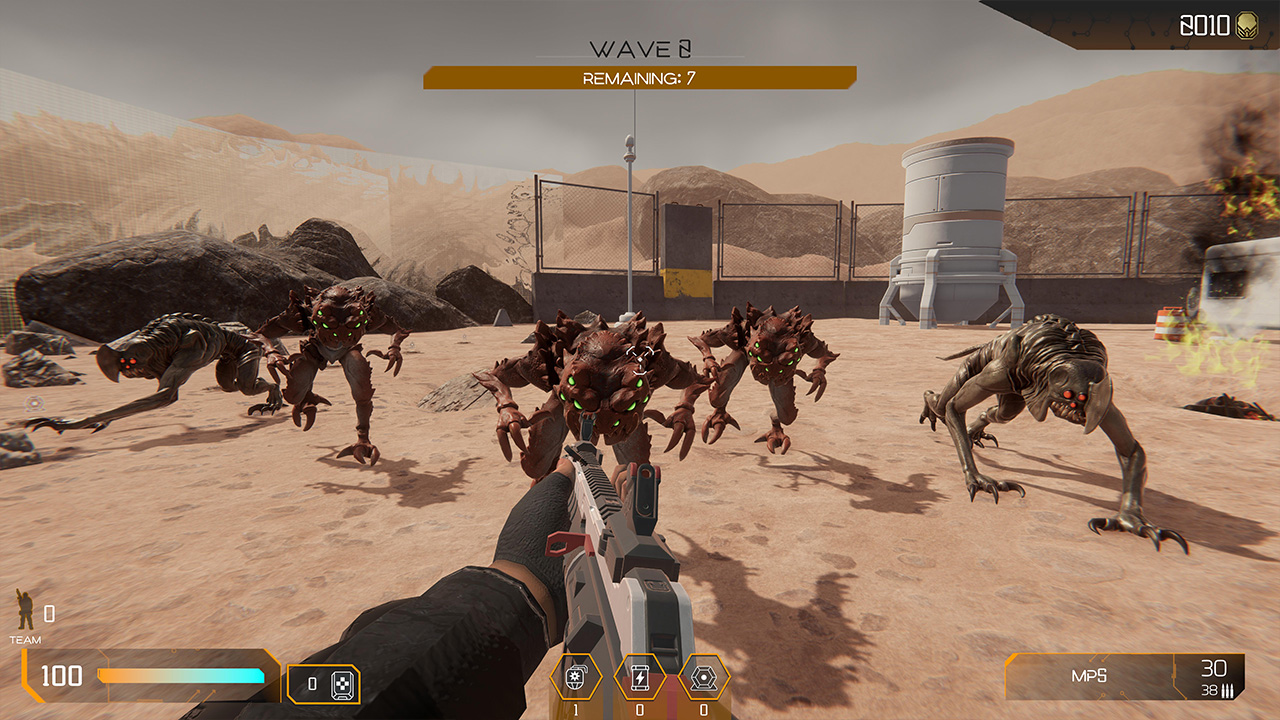Expand the WAVE 2 header banner
Viewport: 1280px width, 720px height.
point(640,46)
